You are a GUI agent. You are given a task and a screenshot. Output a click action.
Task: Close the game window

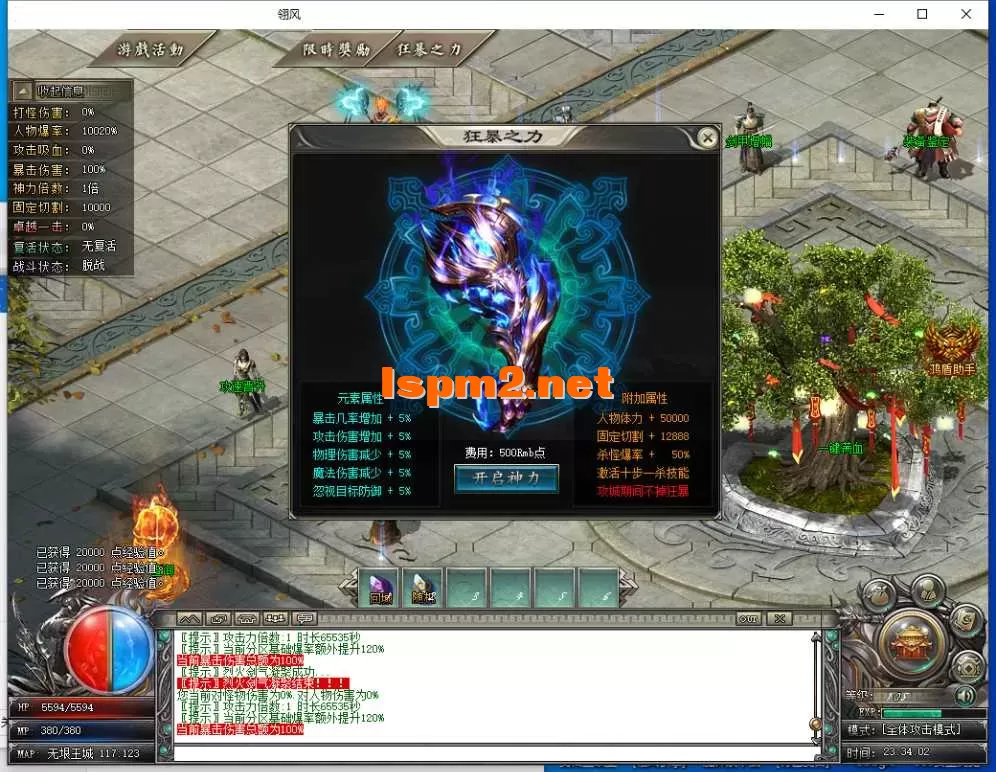(966, 14)
